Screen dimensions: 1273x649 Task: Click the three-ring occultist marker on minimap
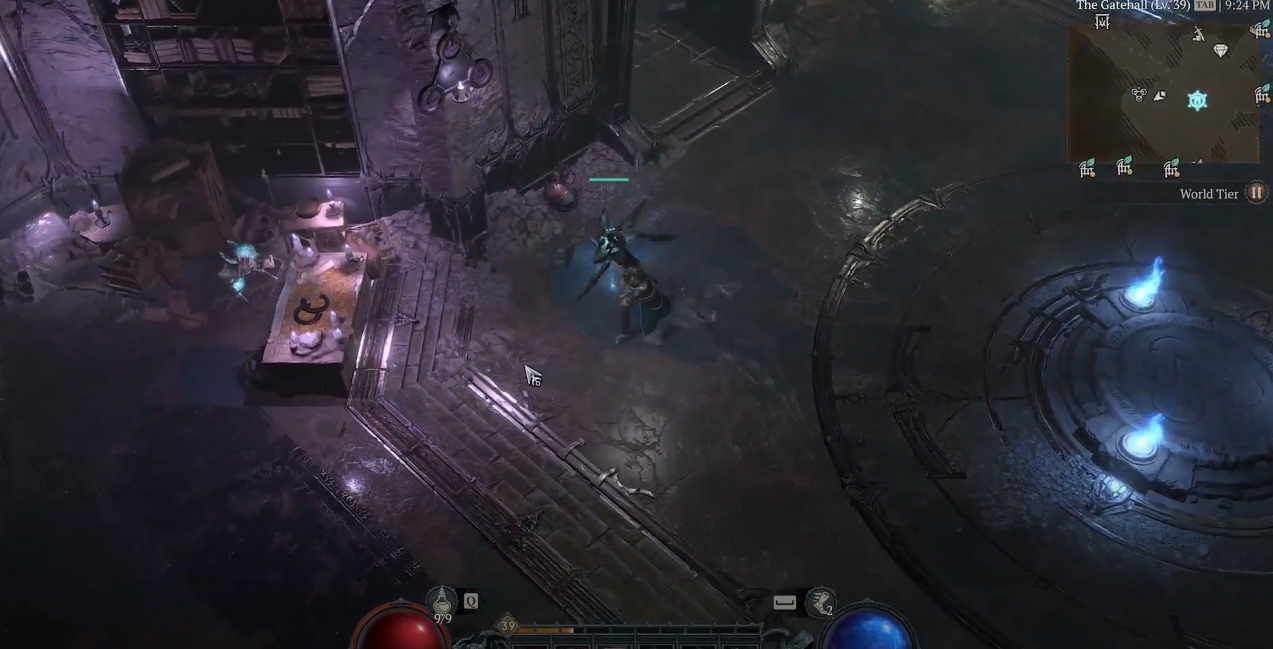pos(1138,95)
